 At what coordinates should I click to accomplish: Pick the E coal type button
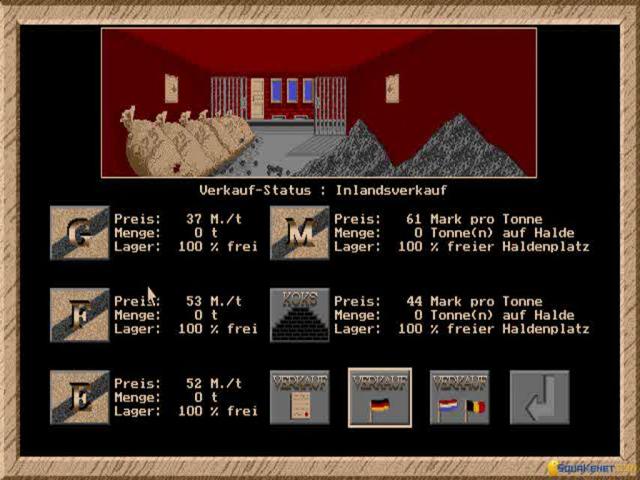click(80, 397)
